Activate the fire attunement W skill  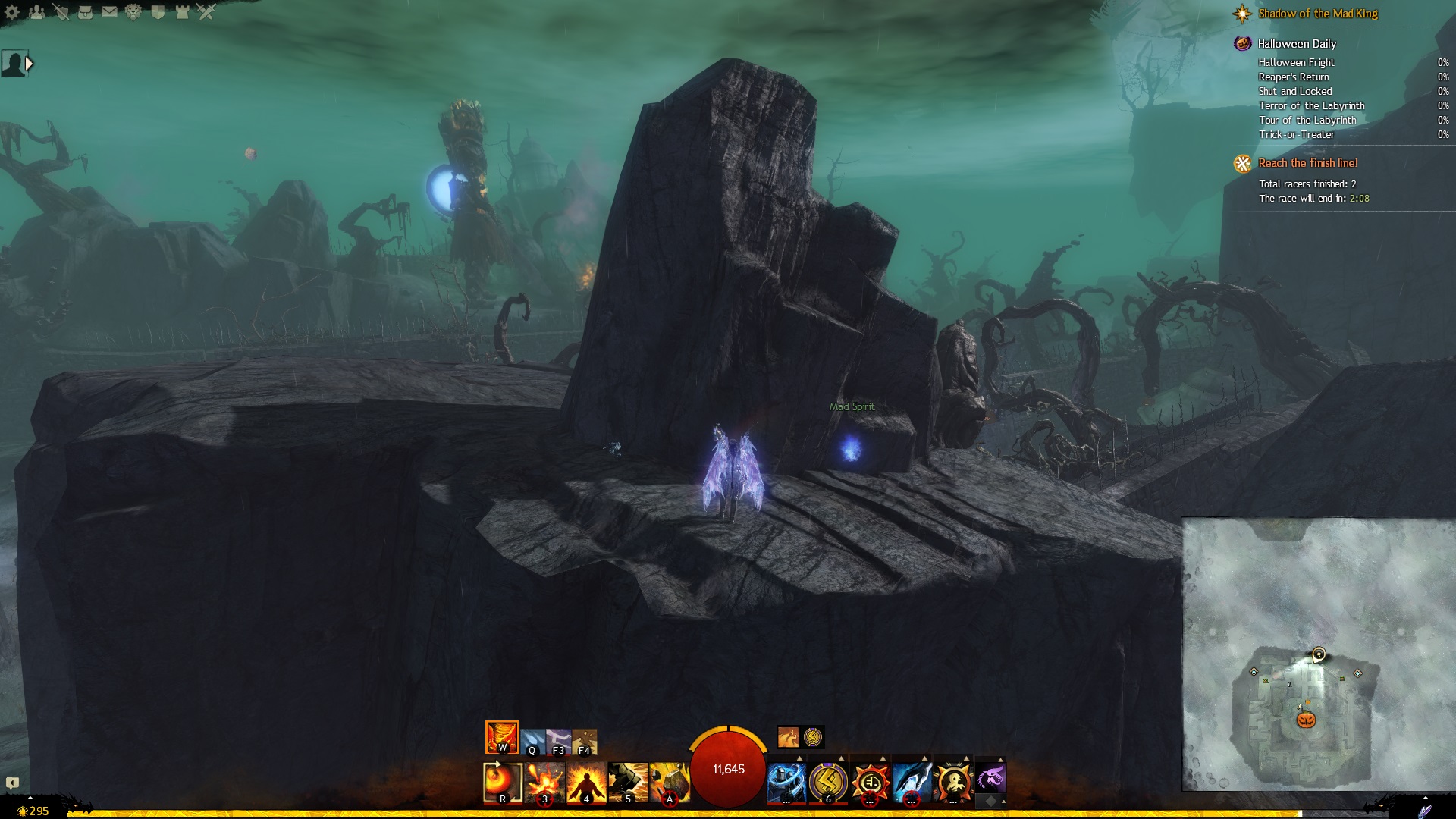[x=502, y=737]
